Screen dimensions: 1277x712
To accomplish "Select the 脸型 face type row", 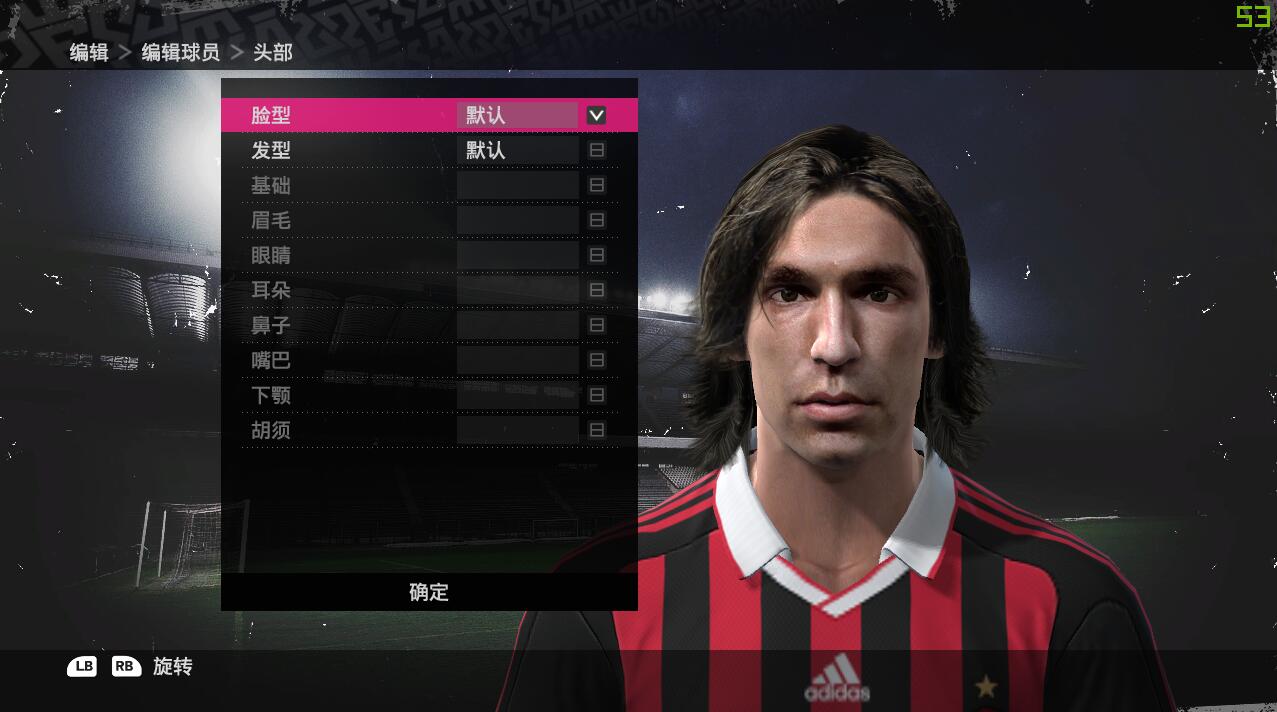I will (271, 115).
